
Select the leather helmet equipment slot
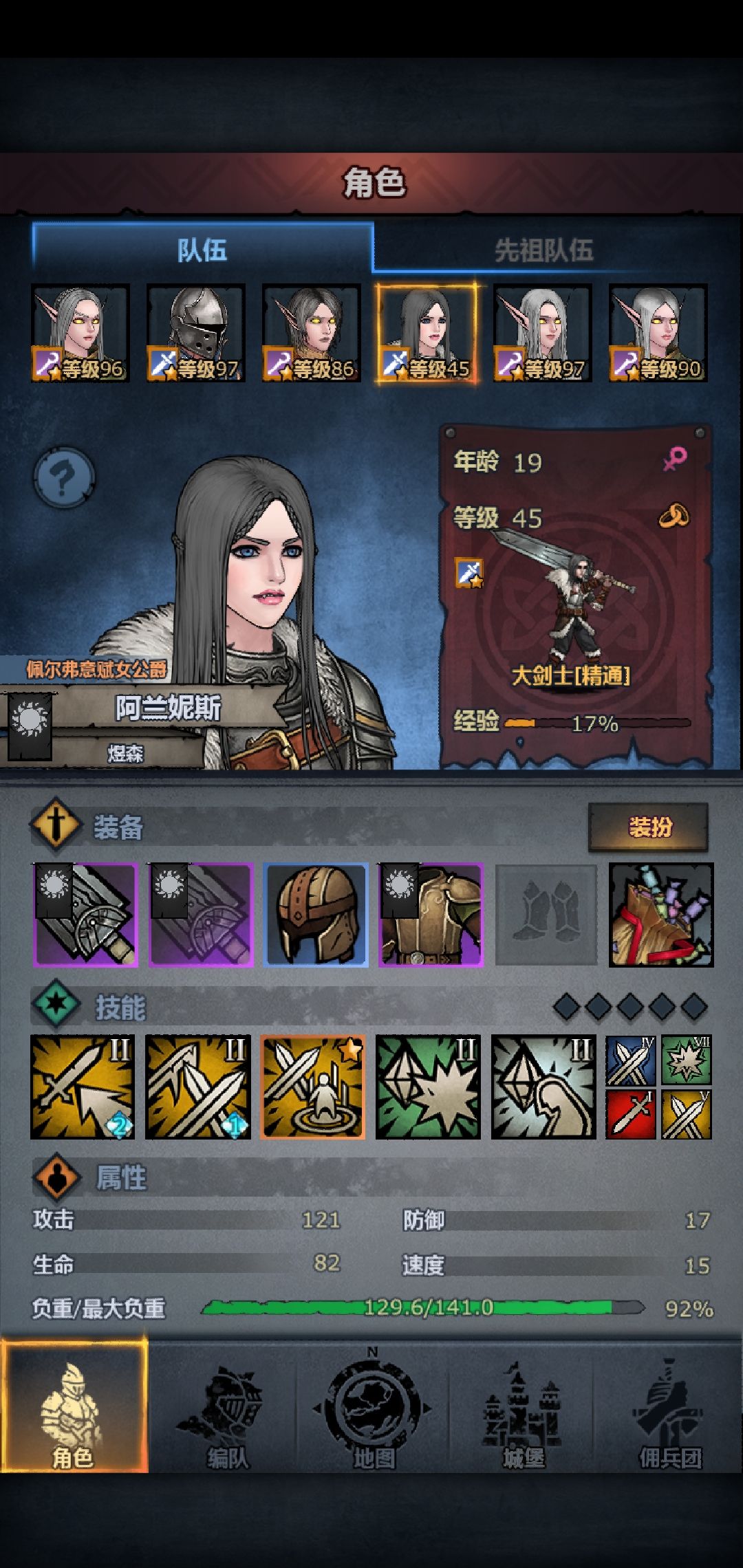(316, 915)
